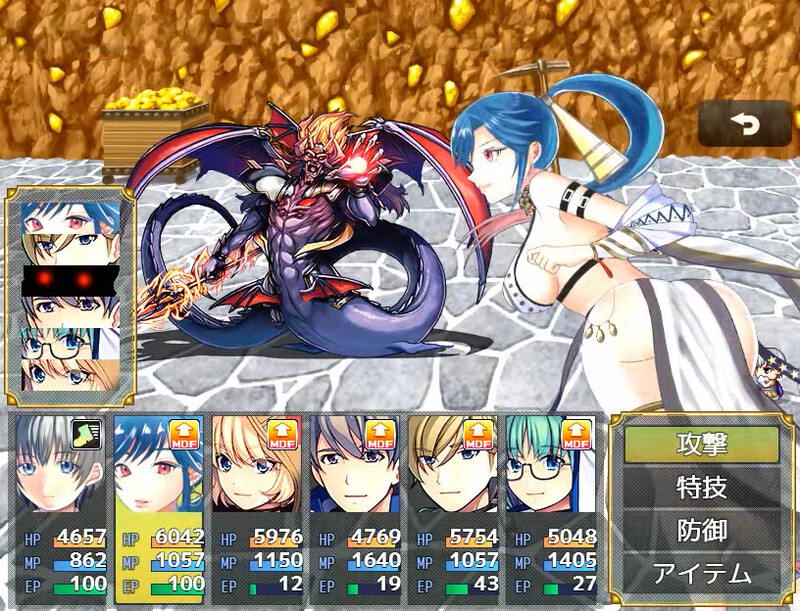The width and height of the screenshot is (800, 611).
Task: Open the アイテム (Item) menu
Action: pos(701,574)
